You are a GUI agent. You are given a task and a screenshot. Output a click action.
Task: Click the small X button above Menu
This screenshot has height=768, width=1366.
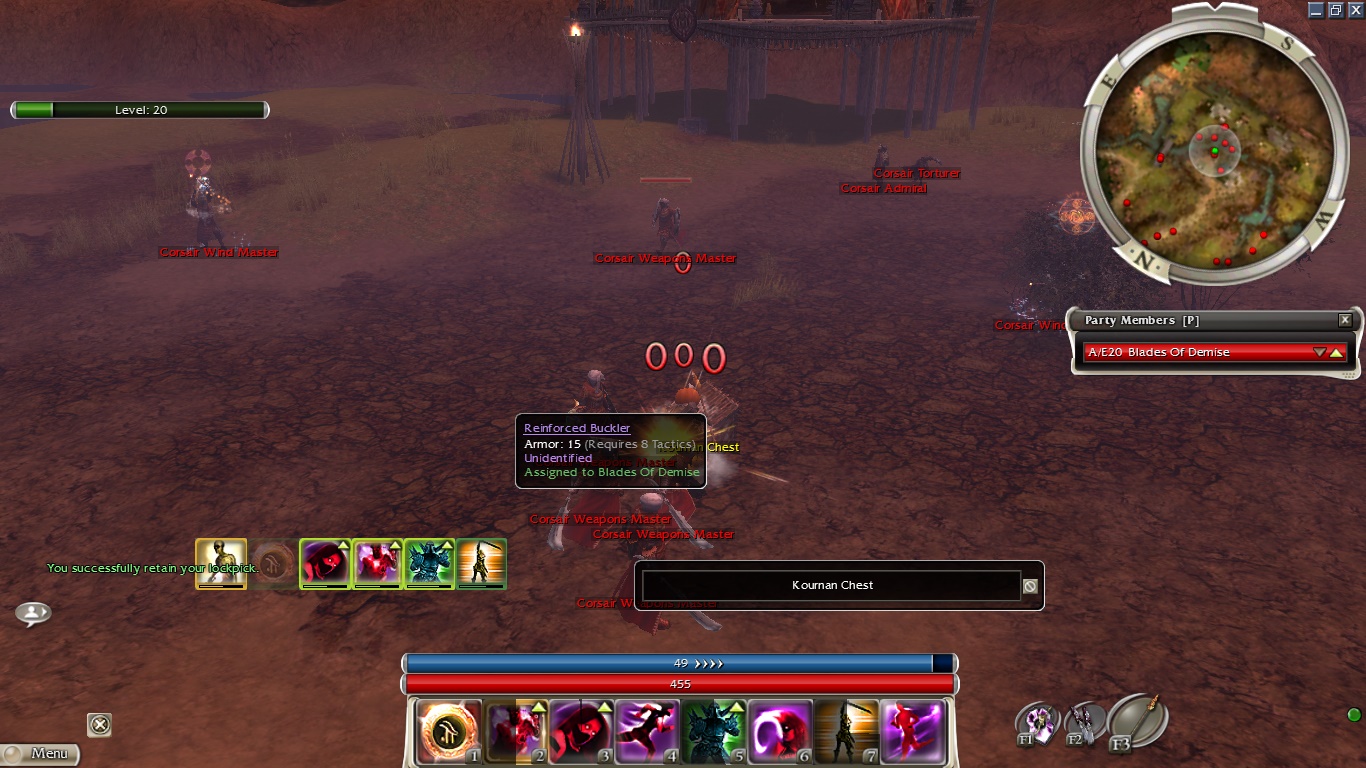99,724
